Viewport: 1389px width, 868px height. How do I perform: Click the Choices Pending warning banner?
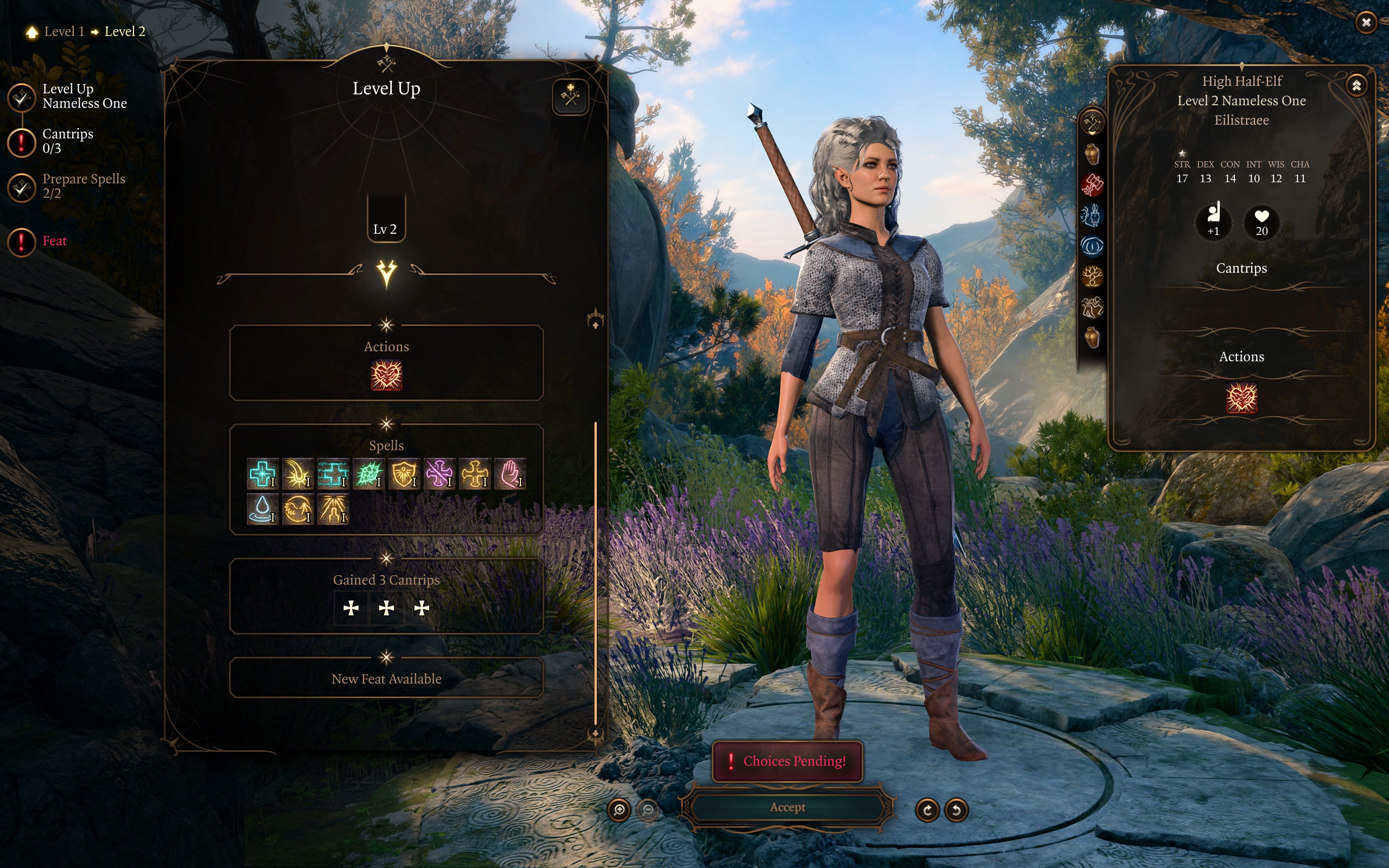point(787,761)
